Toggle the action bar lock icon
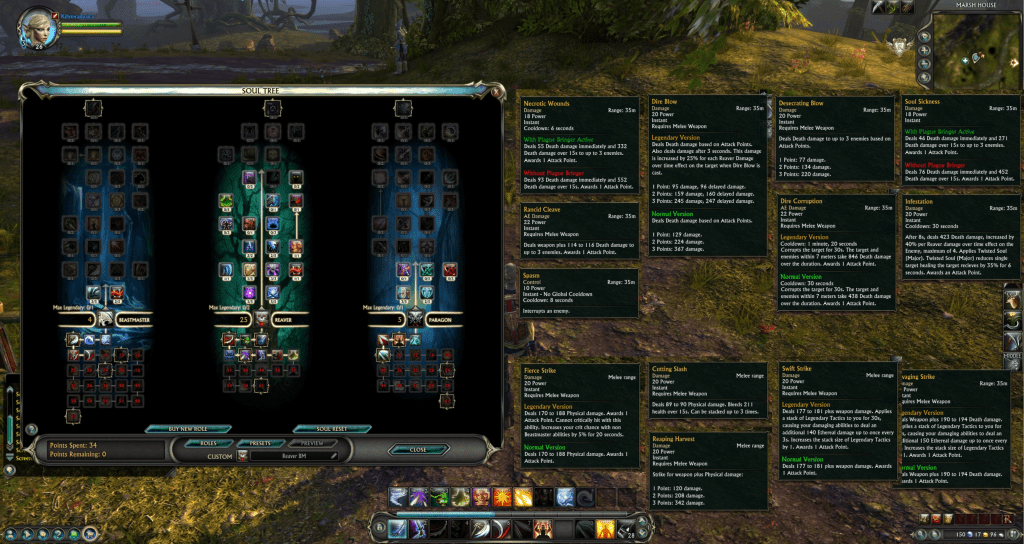 click(x=378, y=527)
